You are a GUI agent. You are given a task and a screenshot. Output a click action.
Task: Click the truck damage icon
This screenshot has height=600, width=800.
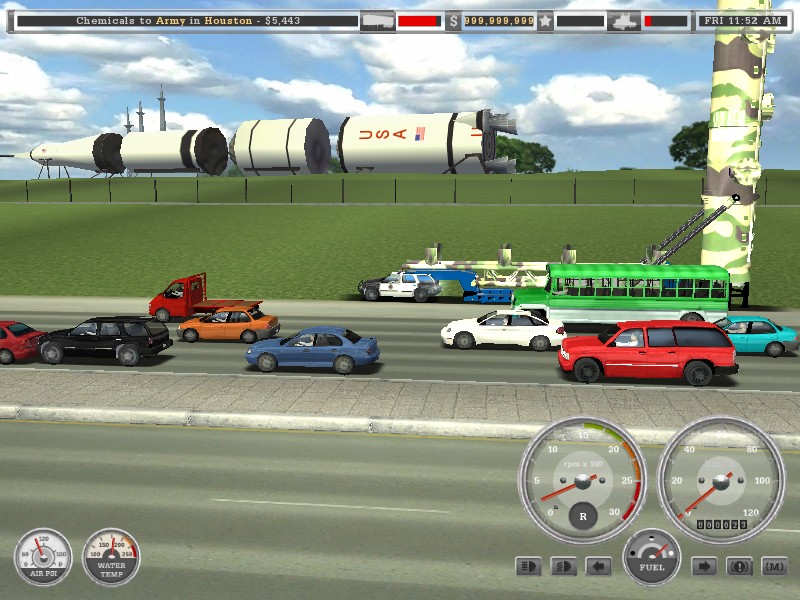point(623,21)
